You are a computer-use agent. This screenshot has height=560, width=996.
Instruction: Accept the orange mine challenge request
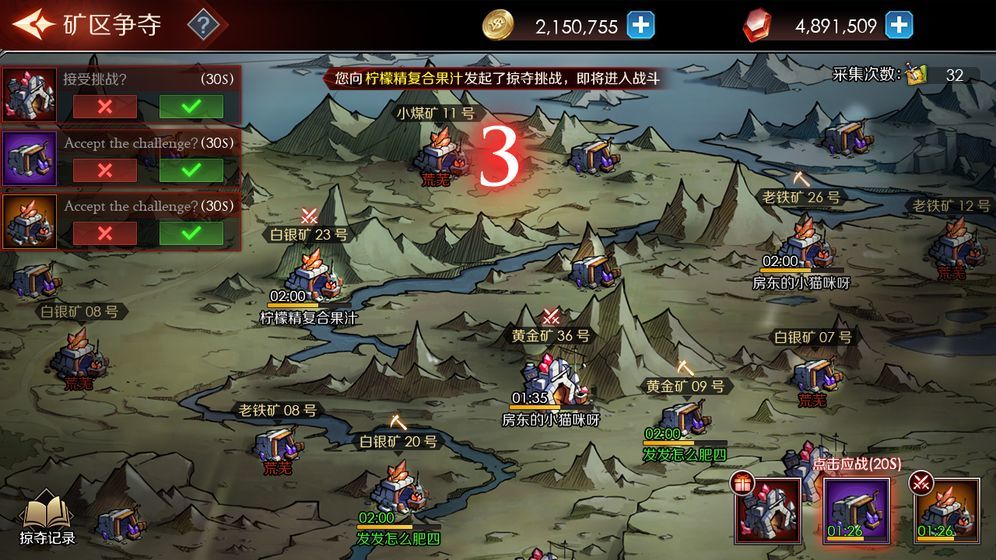pos(191,233)
